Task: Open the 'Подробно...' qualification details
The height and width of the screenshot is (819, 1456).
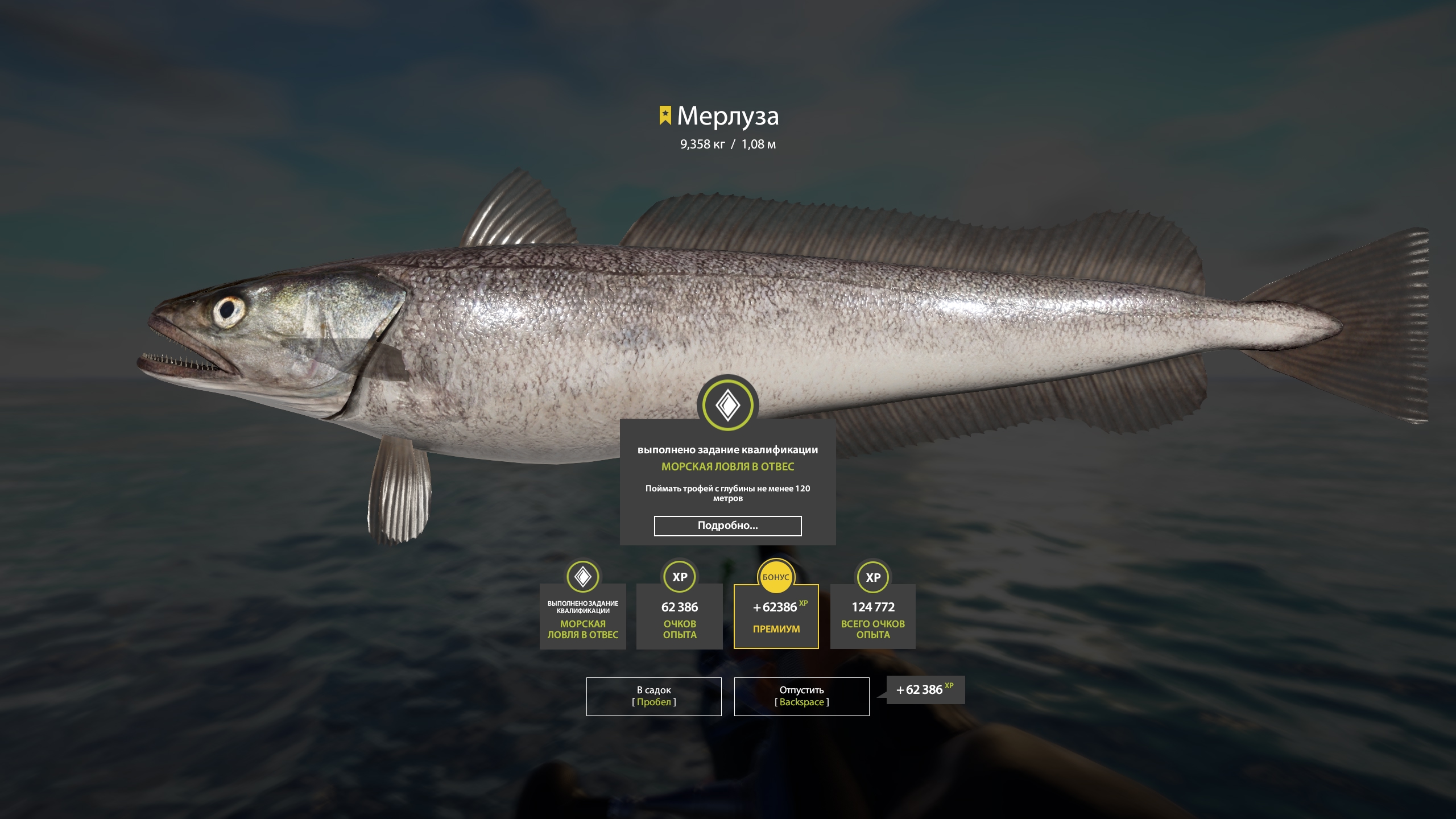Action: coord(727,526)
